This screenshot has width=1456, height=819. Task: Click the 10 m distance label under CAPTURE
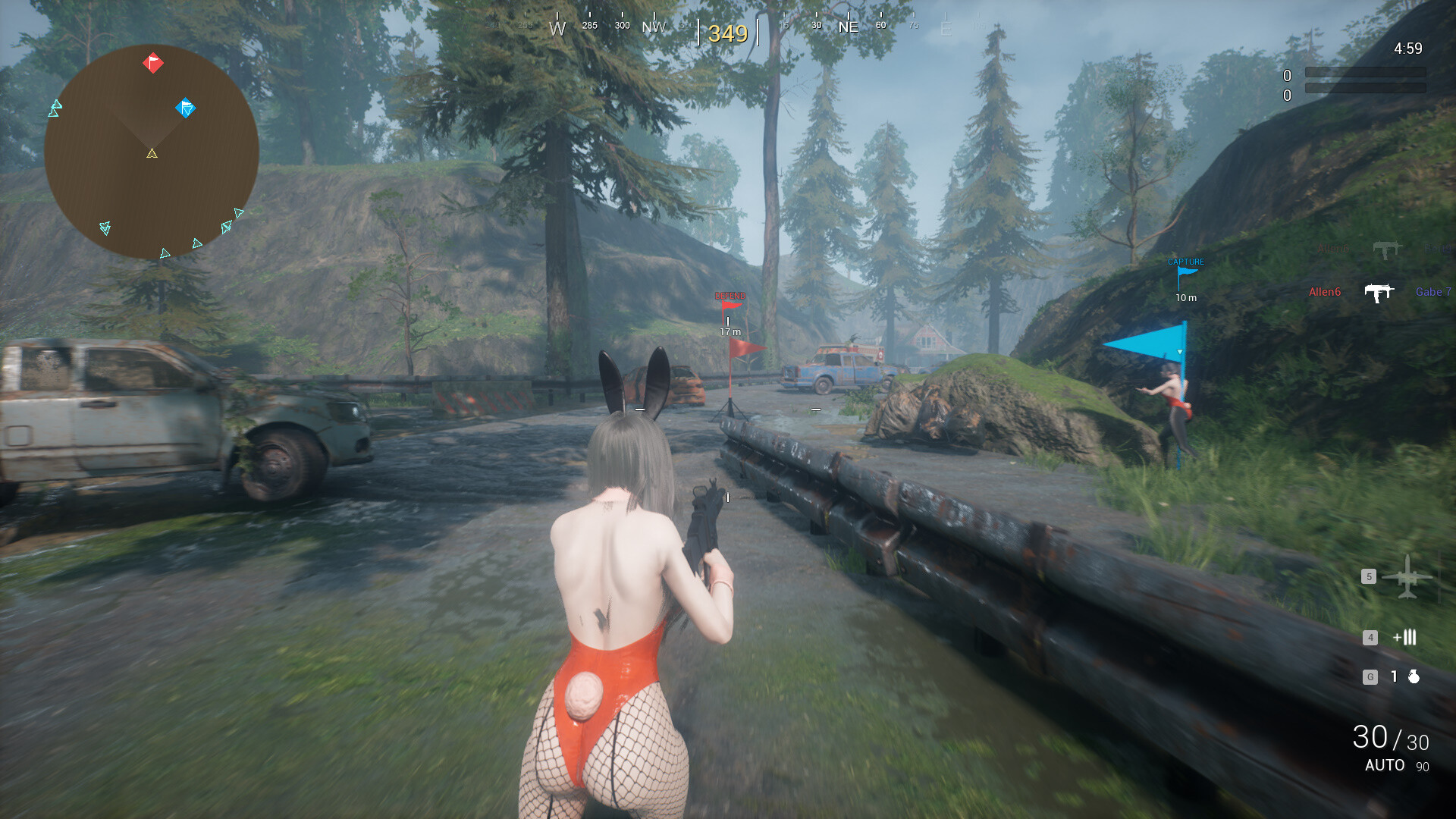click(x=1185, y=297)
